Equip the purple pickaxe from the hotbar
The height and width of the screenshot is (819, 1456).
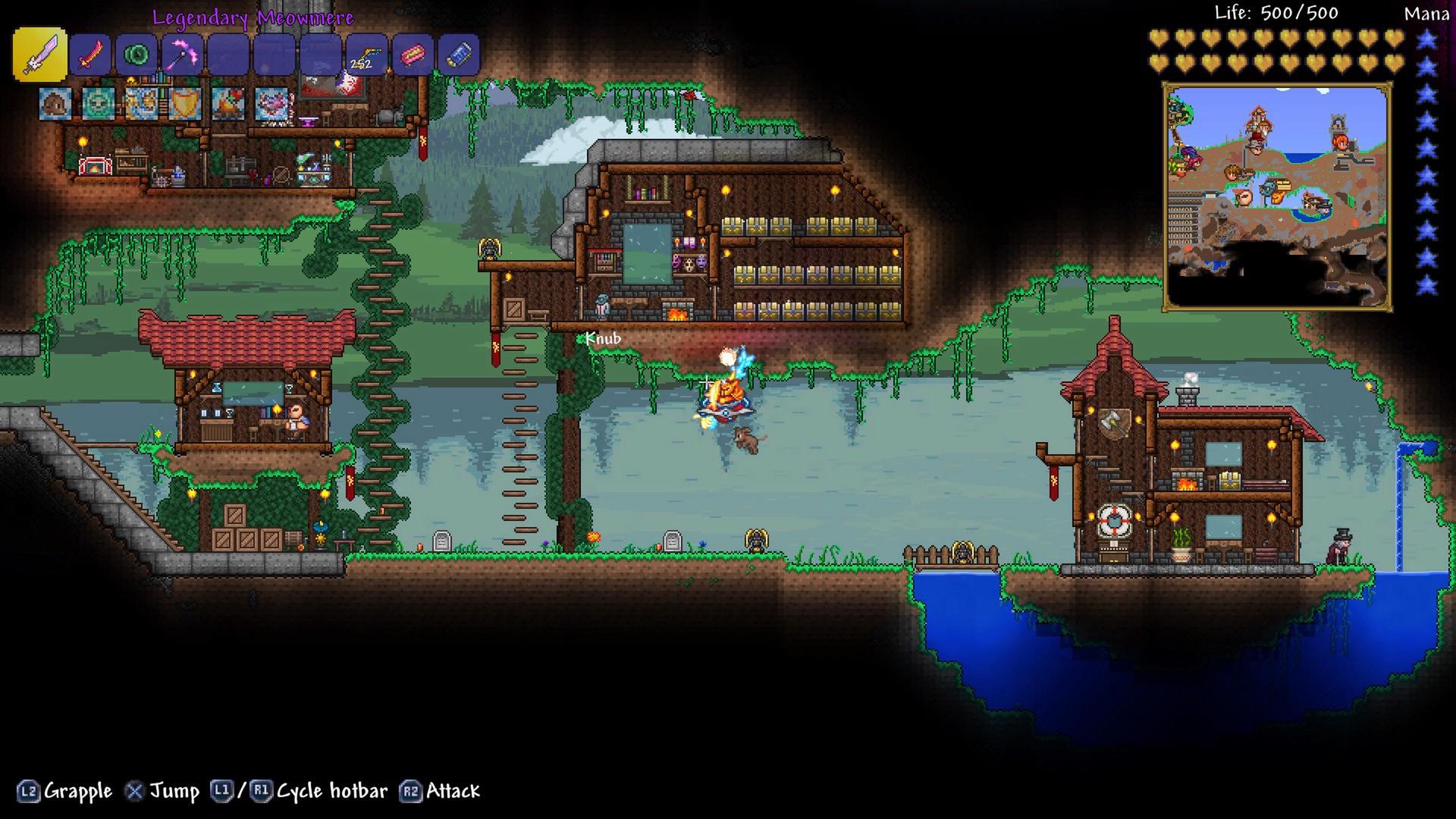pyautogui.click(x=183, y=53)
